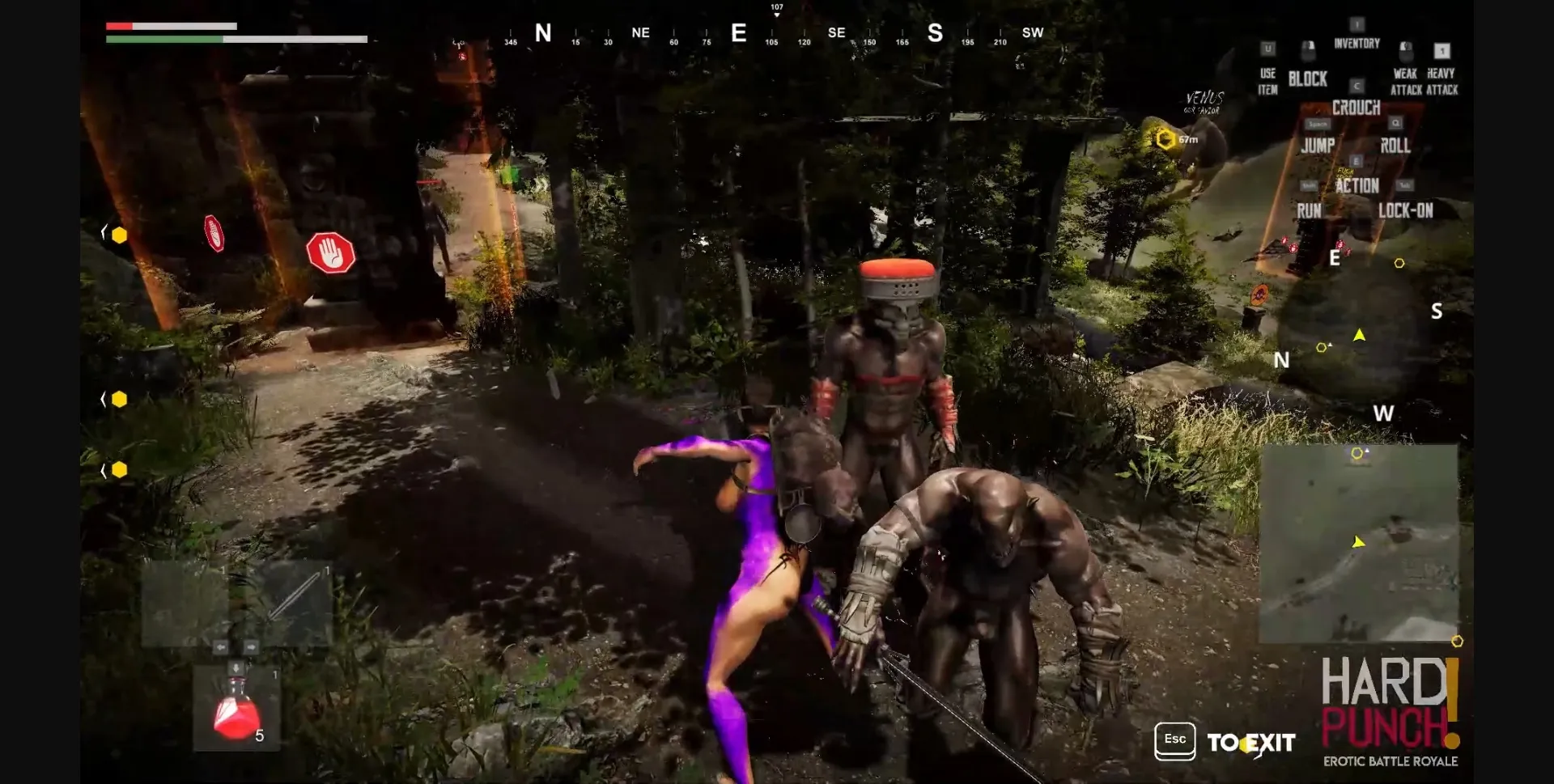Click the left arrow of the quick-item selector

coord(221,646)
